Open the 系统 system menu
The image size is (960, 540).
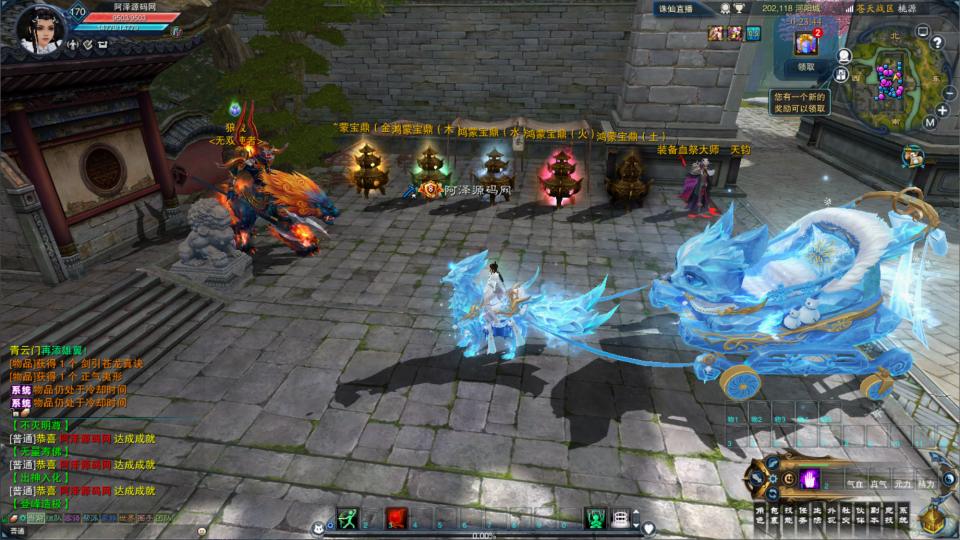[904, 513]
